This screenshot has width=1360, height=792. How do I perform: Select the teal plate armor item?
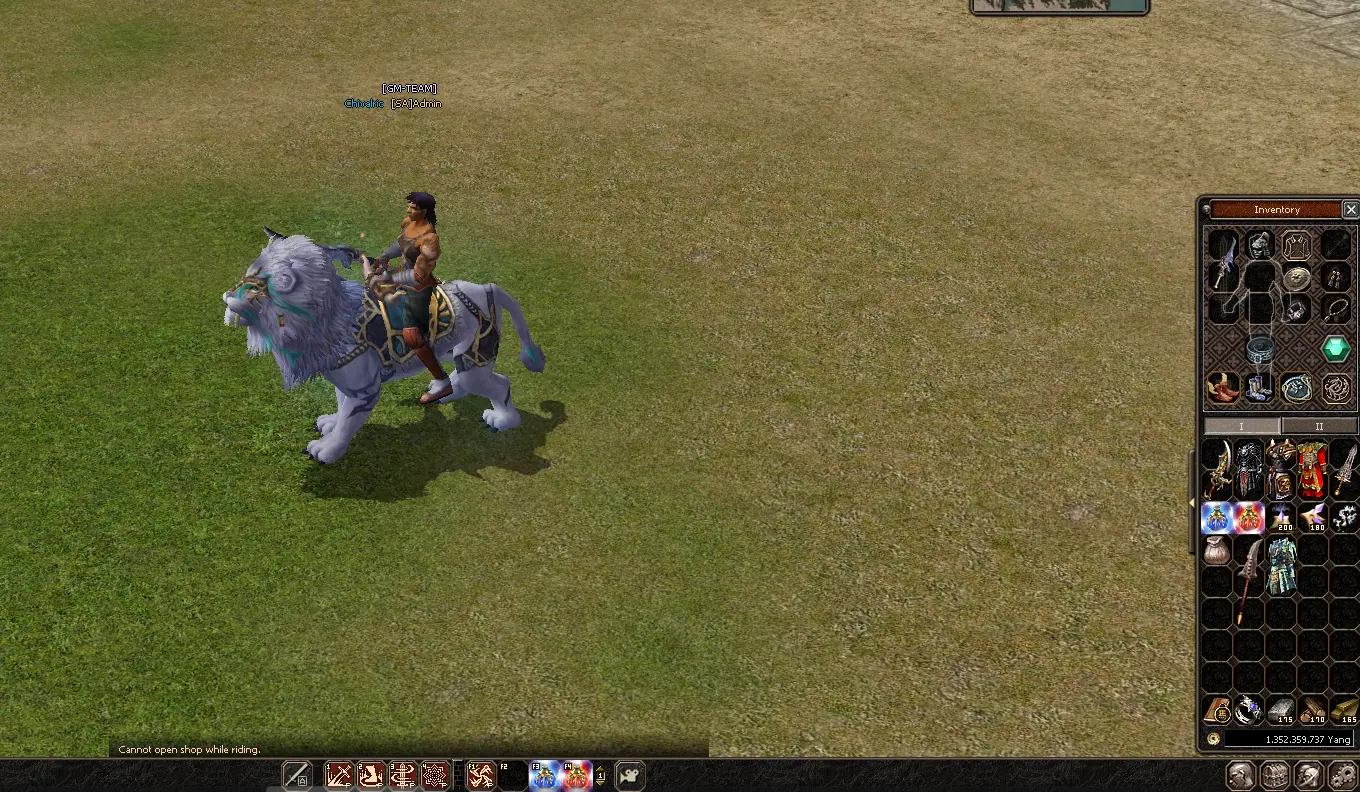tap(1280, 564)
